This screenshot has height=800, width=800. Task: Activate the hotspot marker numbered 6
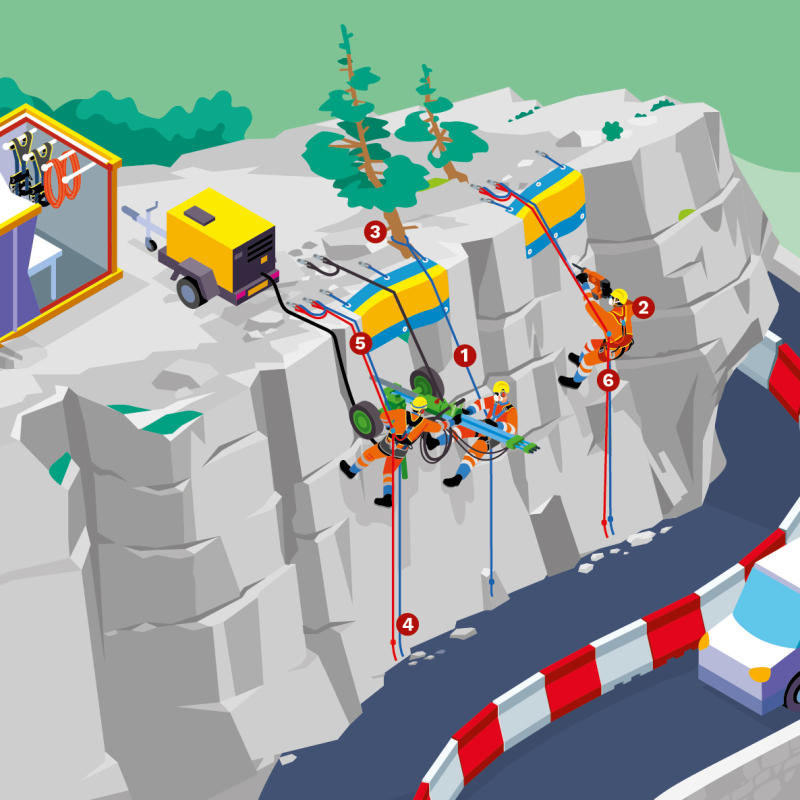pos(608,380)
